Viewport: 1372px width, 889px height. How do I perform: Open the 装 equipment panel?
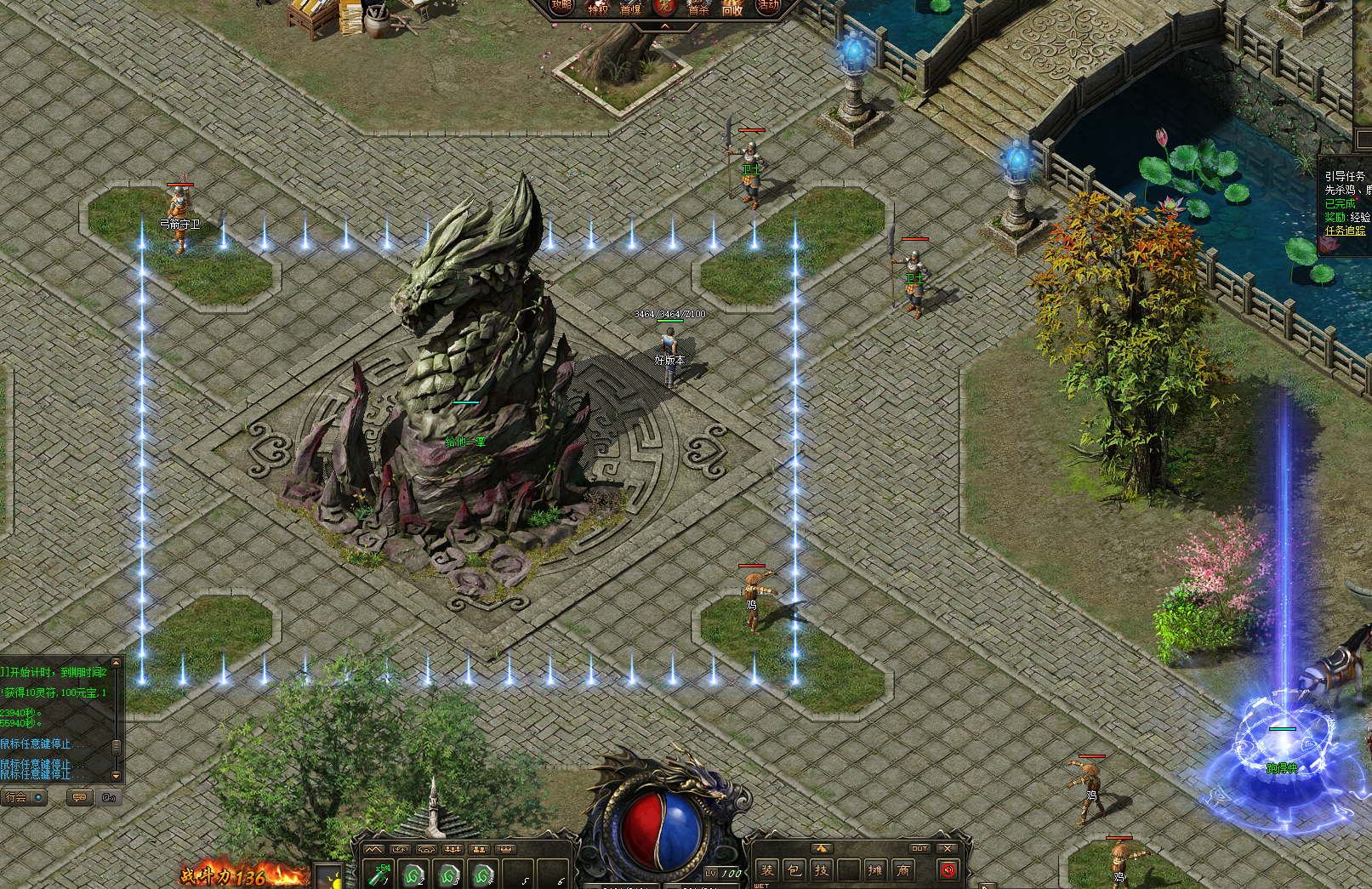[x=767, y=870]
